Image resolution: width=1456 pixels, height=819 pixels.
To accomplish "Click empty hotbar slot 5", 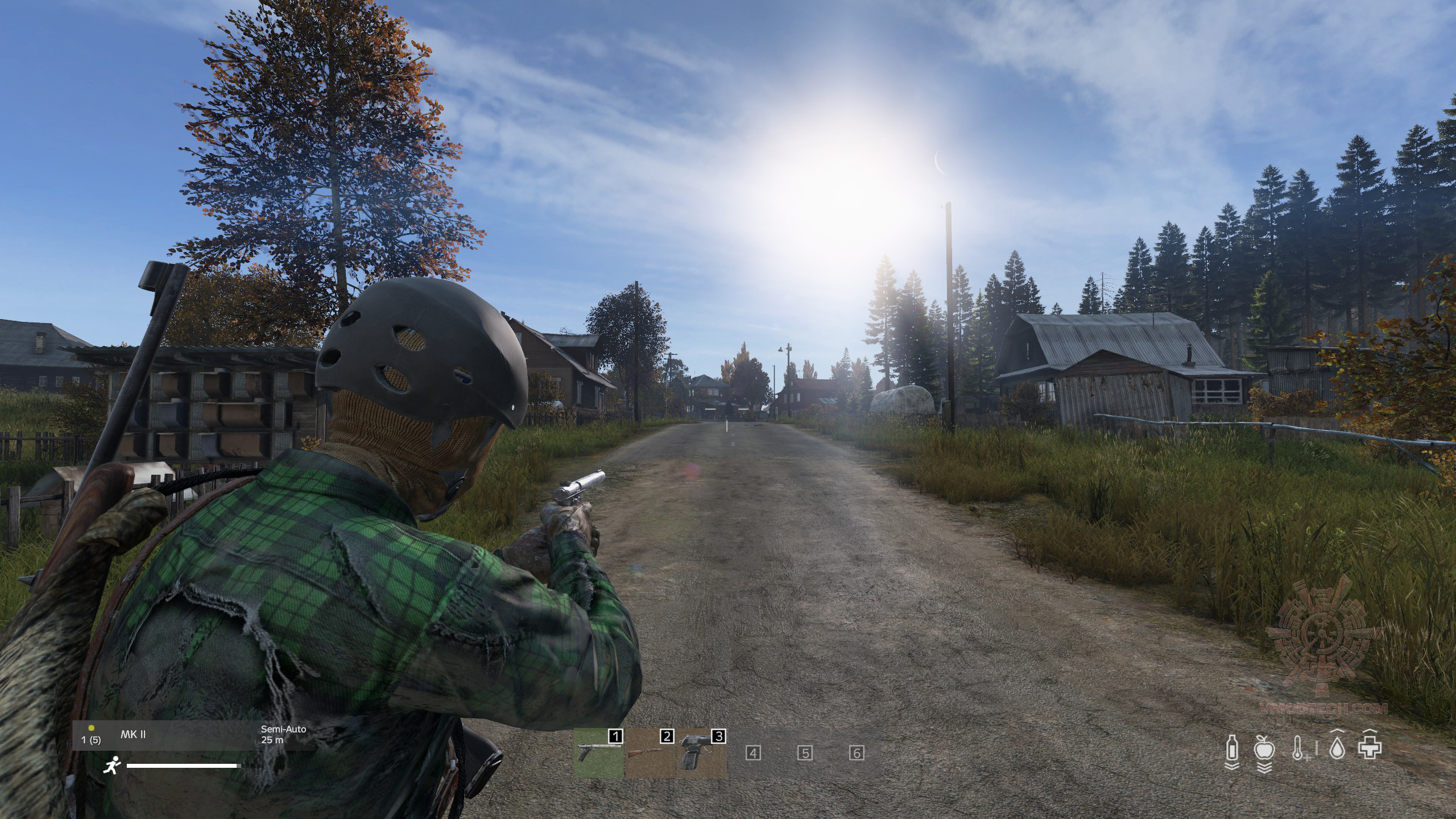I will click(x=805, y=754).
